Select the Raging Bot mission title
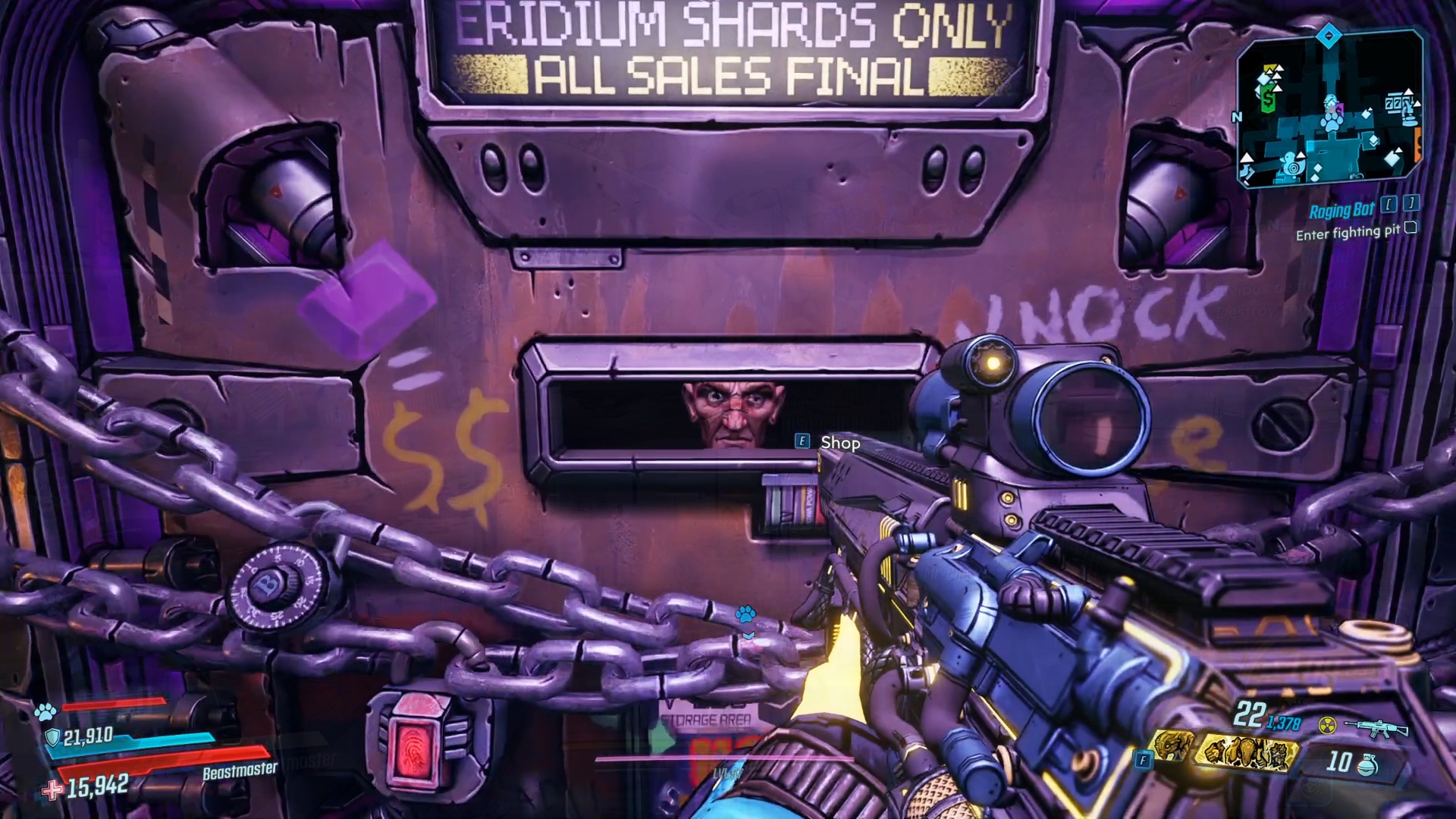 pyautogui.click(x=1342, y=209)
